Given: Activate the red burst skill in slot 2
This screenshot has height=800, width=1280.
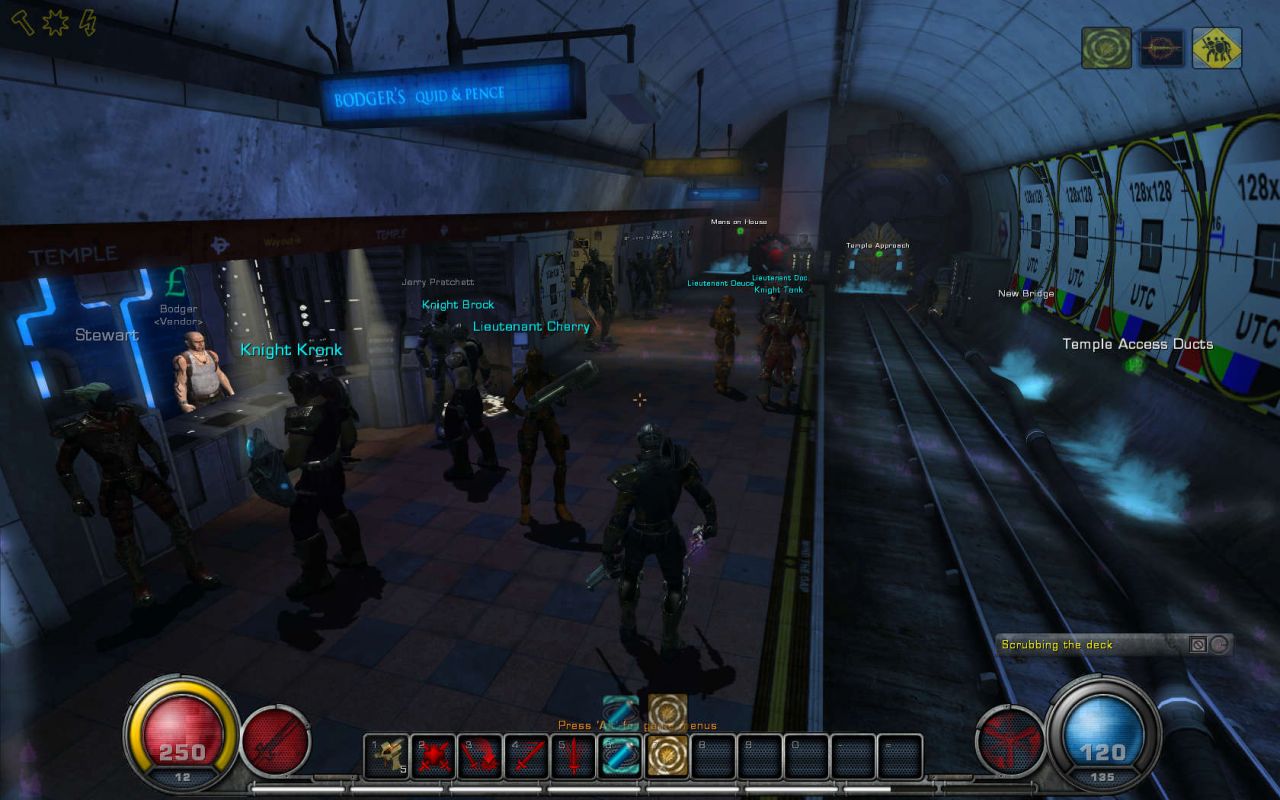Looking at the screenshot, I should 433,757.
